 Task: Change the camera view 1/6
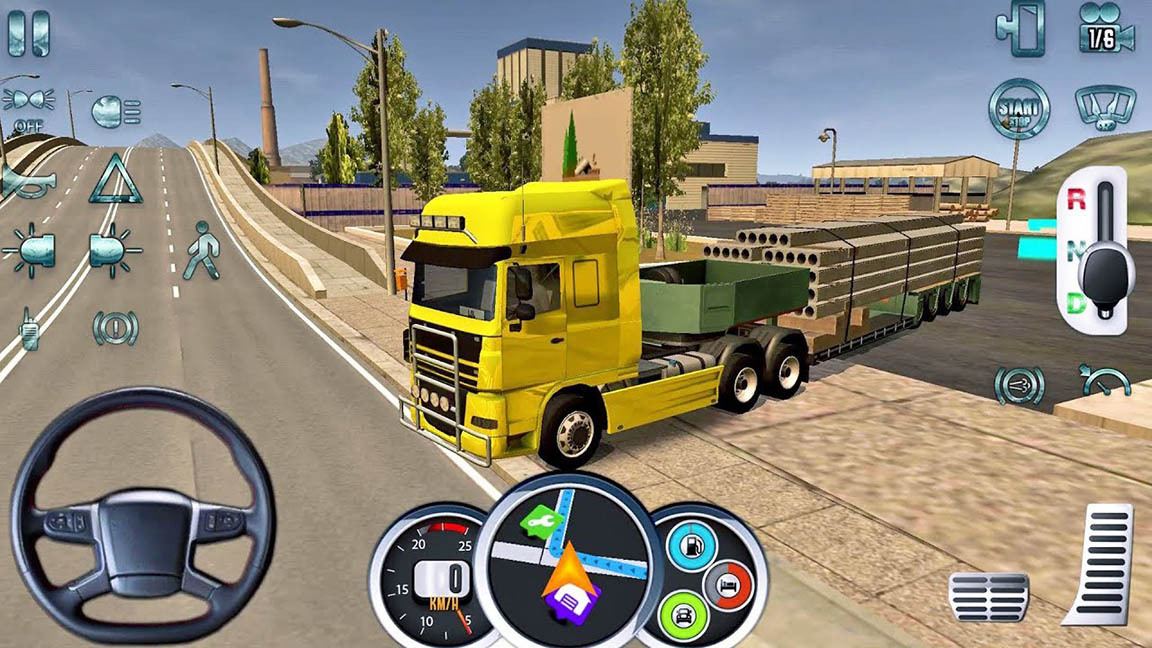[1104, 28]
